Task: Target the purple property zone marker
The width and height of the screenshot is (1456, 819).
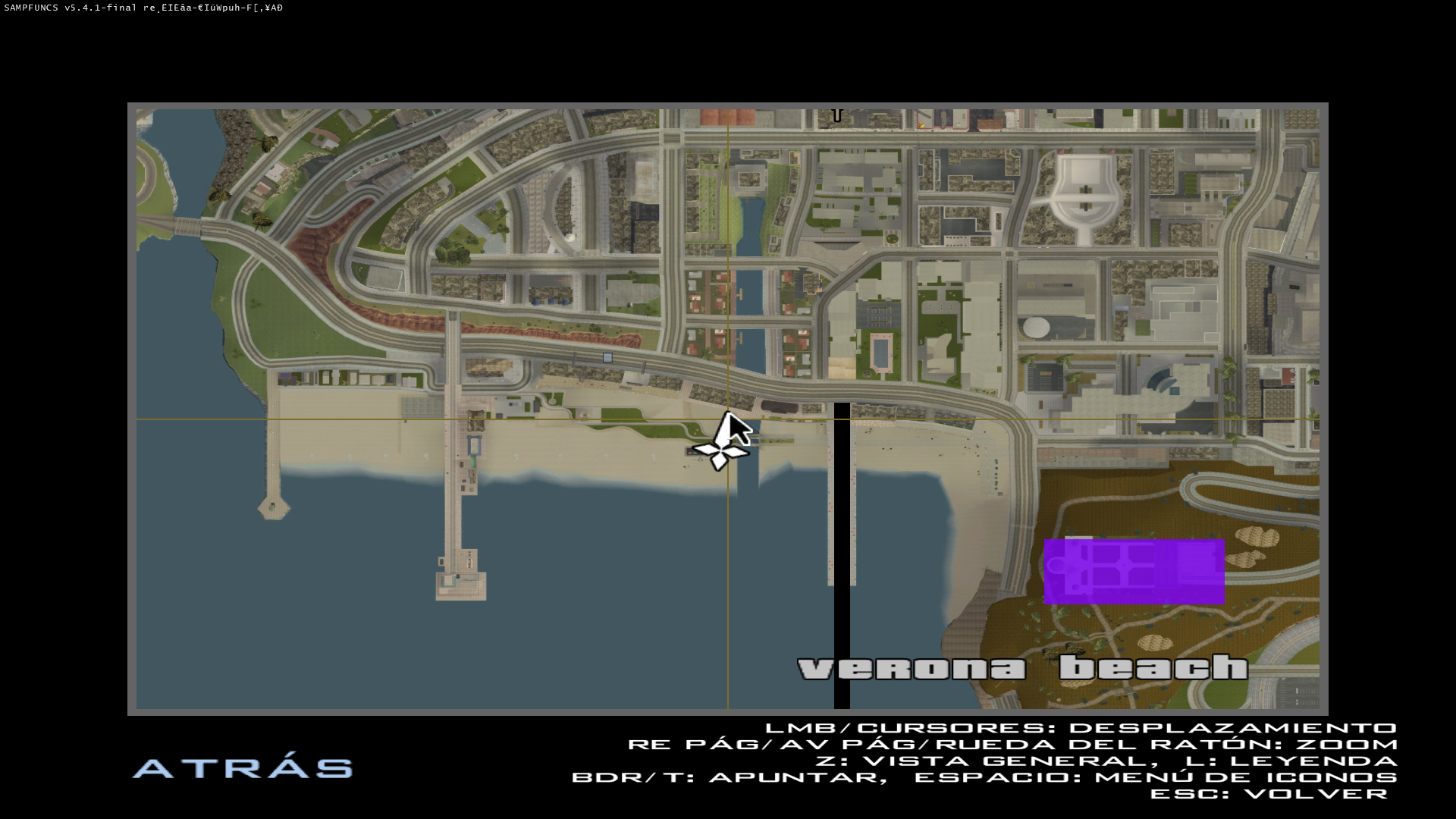Action: click(x=1135, y=570)
